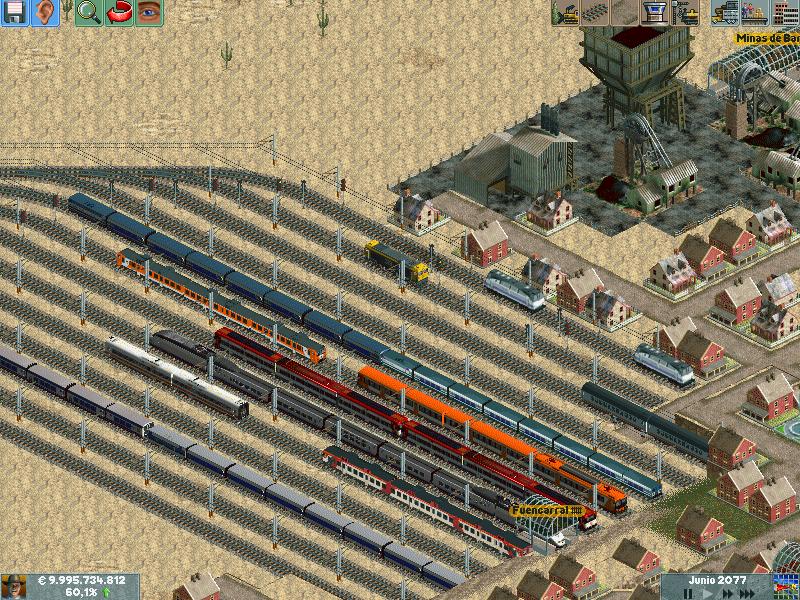Pause the game with the pause button

(688, 593)
